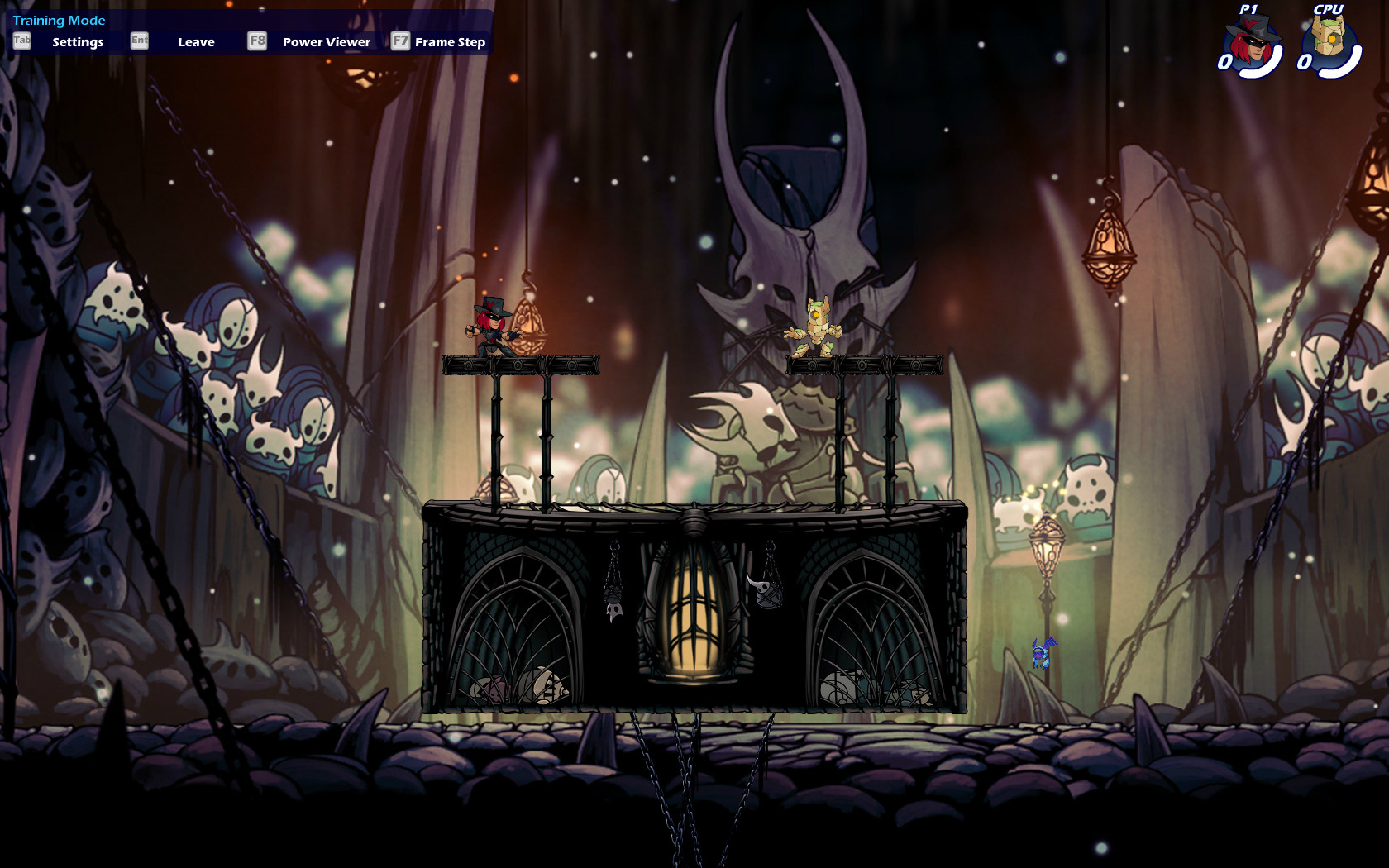
Task: Click the golem fighter on the right platform
Action: [817, 327]
